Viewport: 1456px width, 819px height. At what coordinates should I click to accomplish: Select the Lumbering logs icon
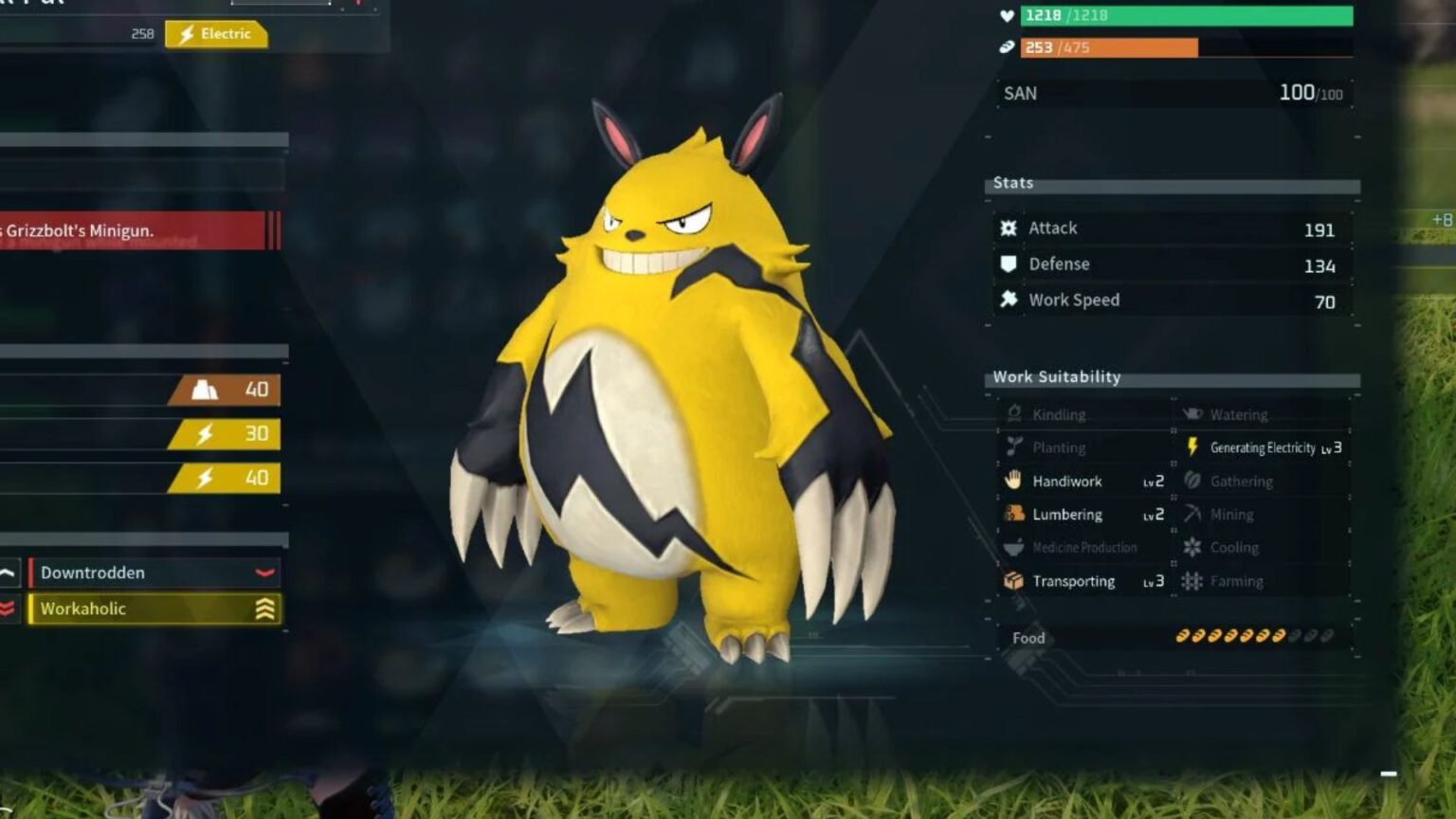pyautogui.click(x=1014, y=515)
